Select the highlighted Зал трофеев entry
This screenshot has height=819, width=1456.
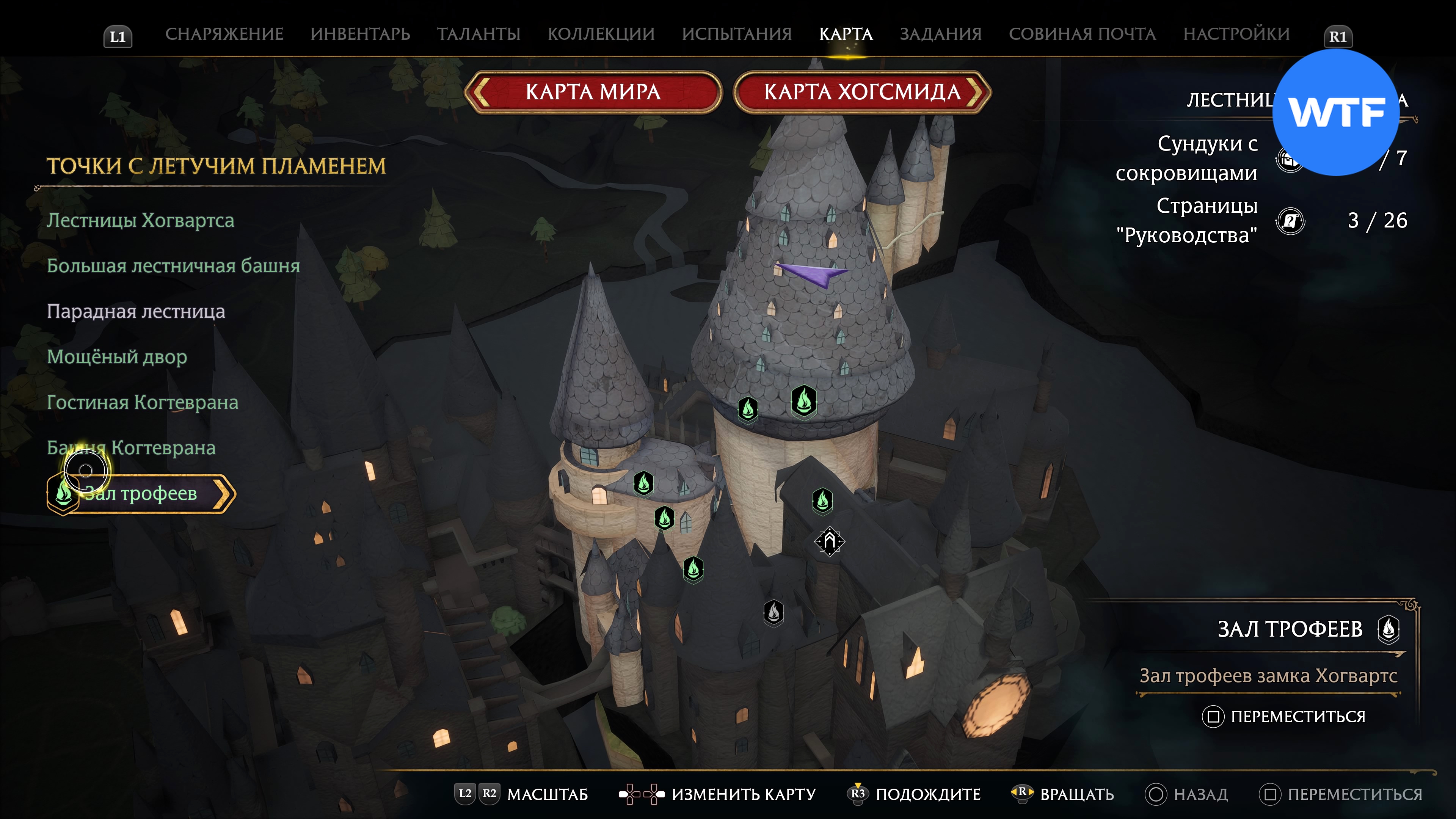coord(141,493)
